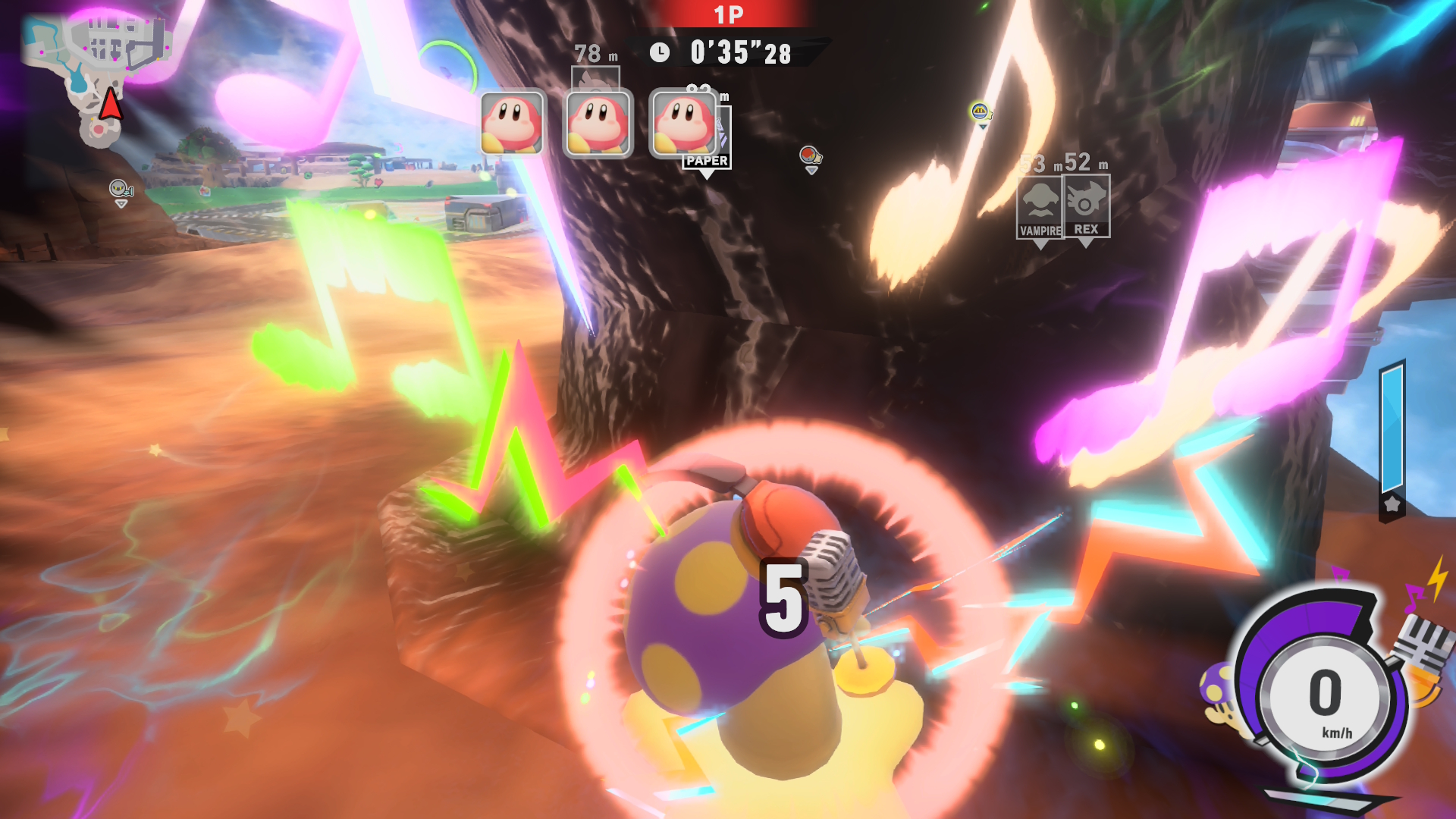Select the VAMPIRE machine marker
The width and height of the screenshot is (1456, 819).
point(1040,207)
